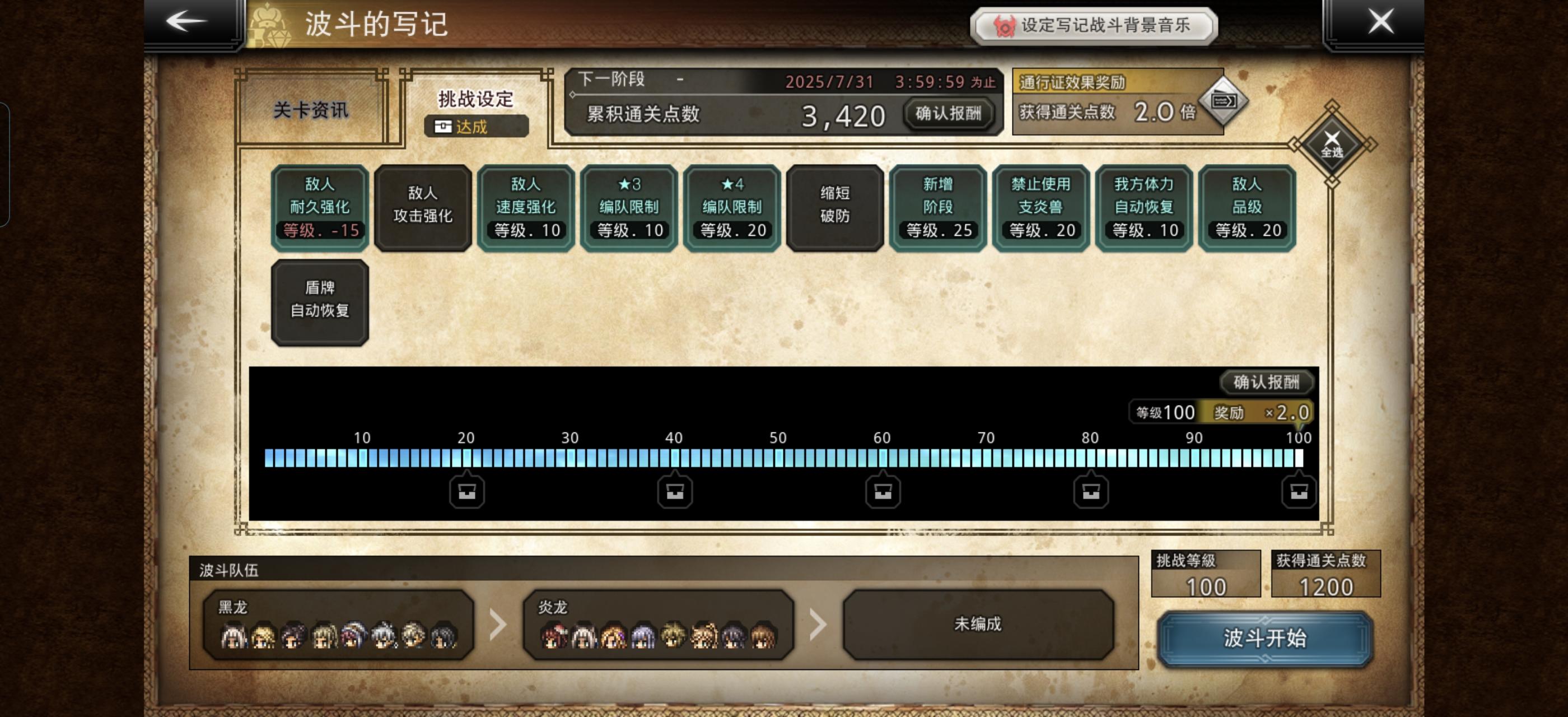Toggle 禁止使用支炎兽 restriction
This screenshot has height=717, width=1568.
click(x=1040, y=207)
